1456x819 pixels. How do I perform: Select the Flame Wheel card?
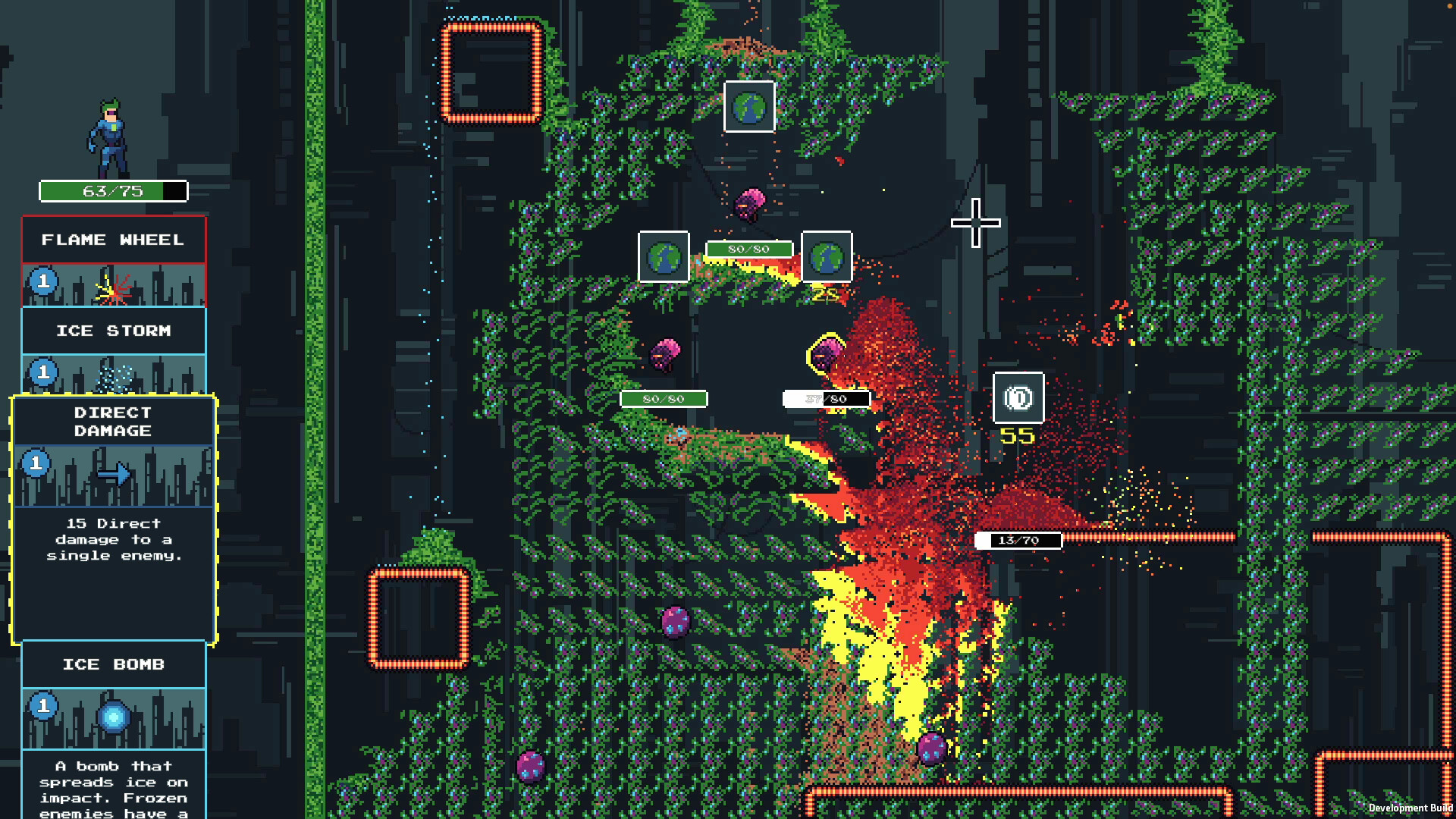click(x=114, y=260)
